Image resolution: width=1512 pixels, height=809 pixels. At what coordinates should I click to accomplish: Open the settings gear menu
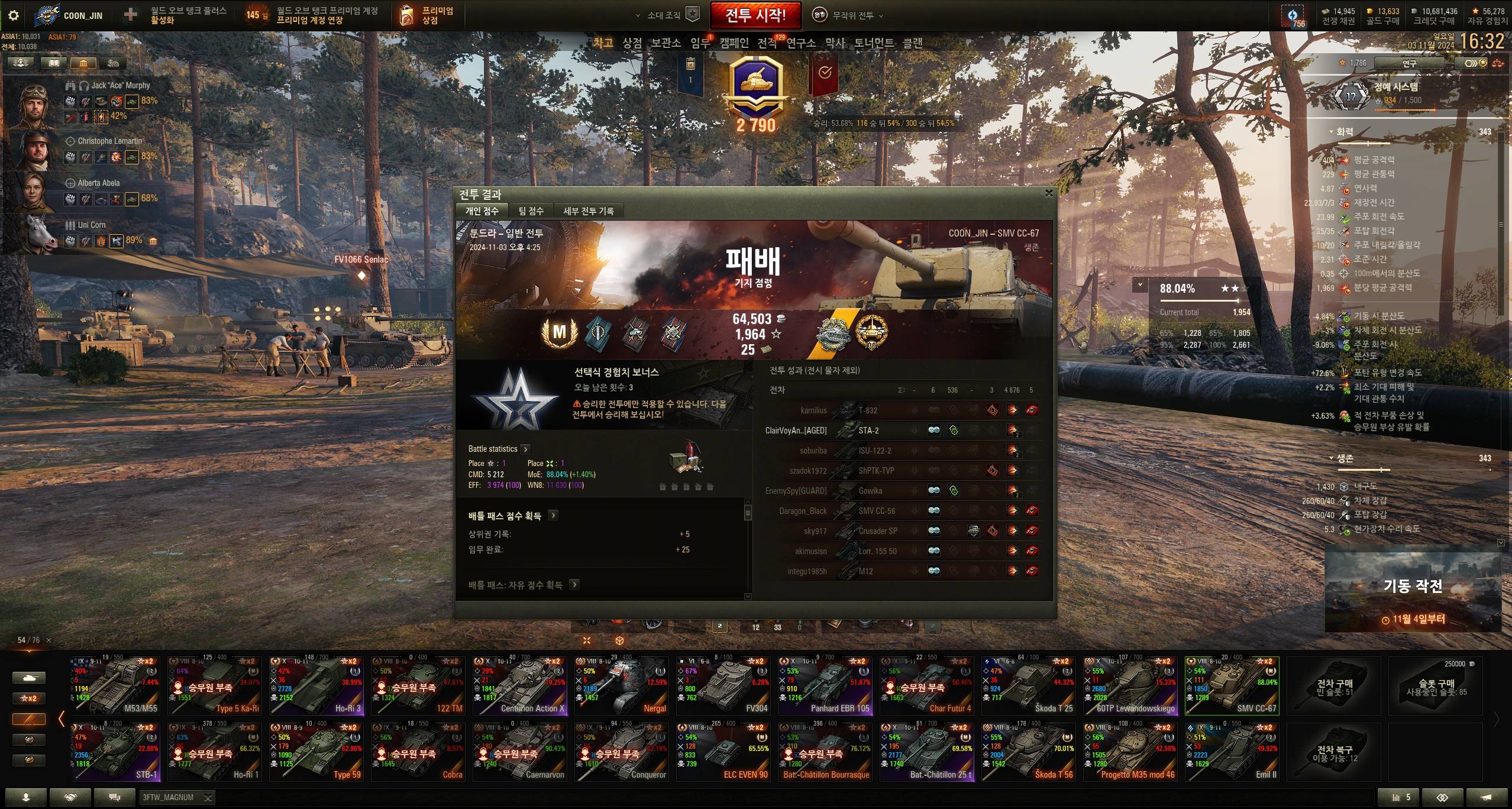pyautogui.click(x=13, y=15)
